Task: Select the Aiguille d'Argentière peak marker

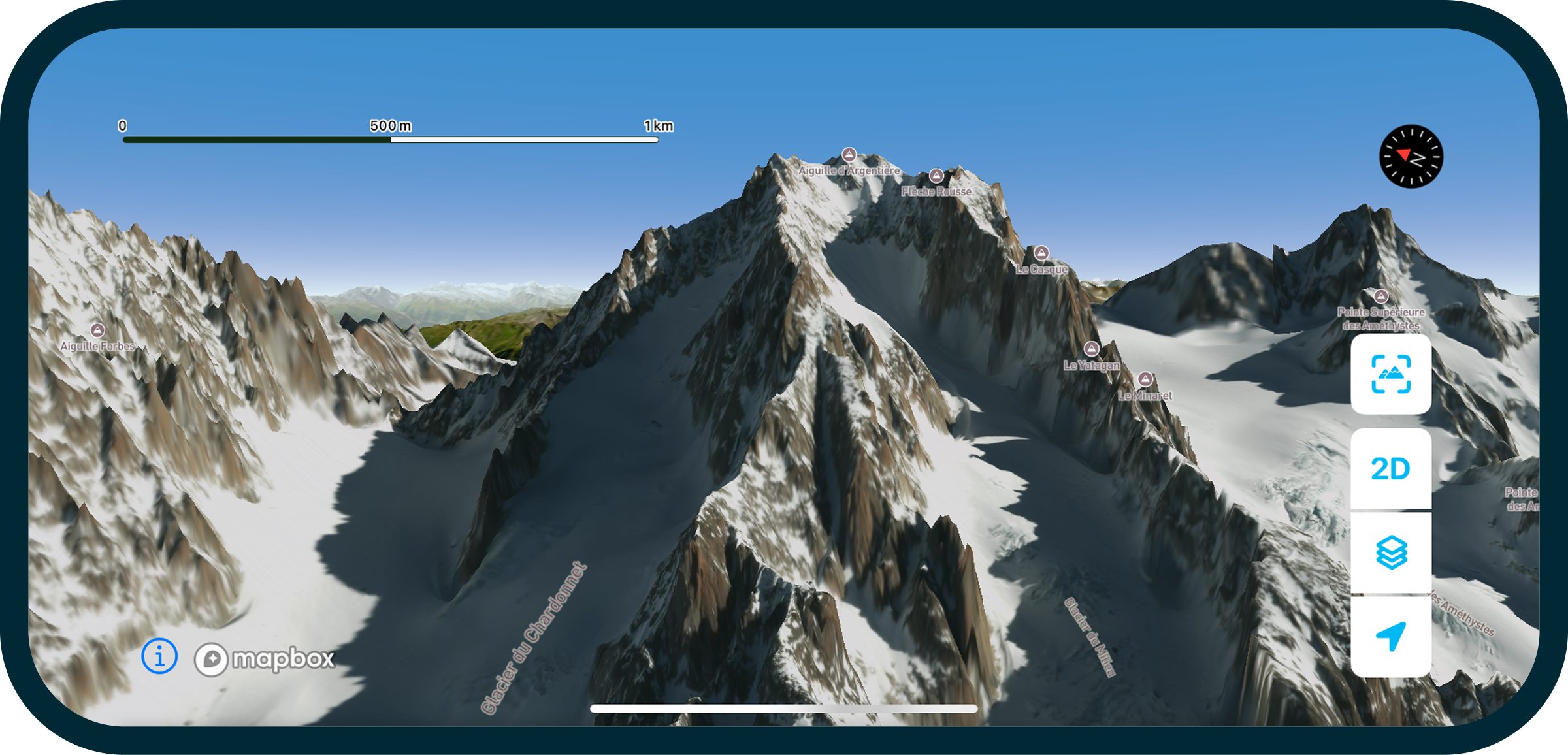Action: pos(849,155)
